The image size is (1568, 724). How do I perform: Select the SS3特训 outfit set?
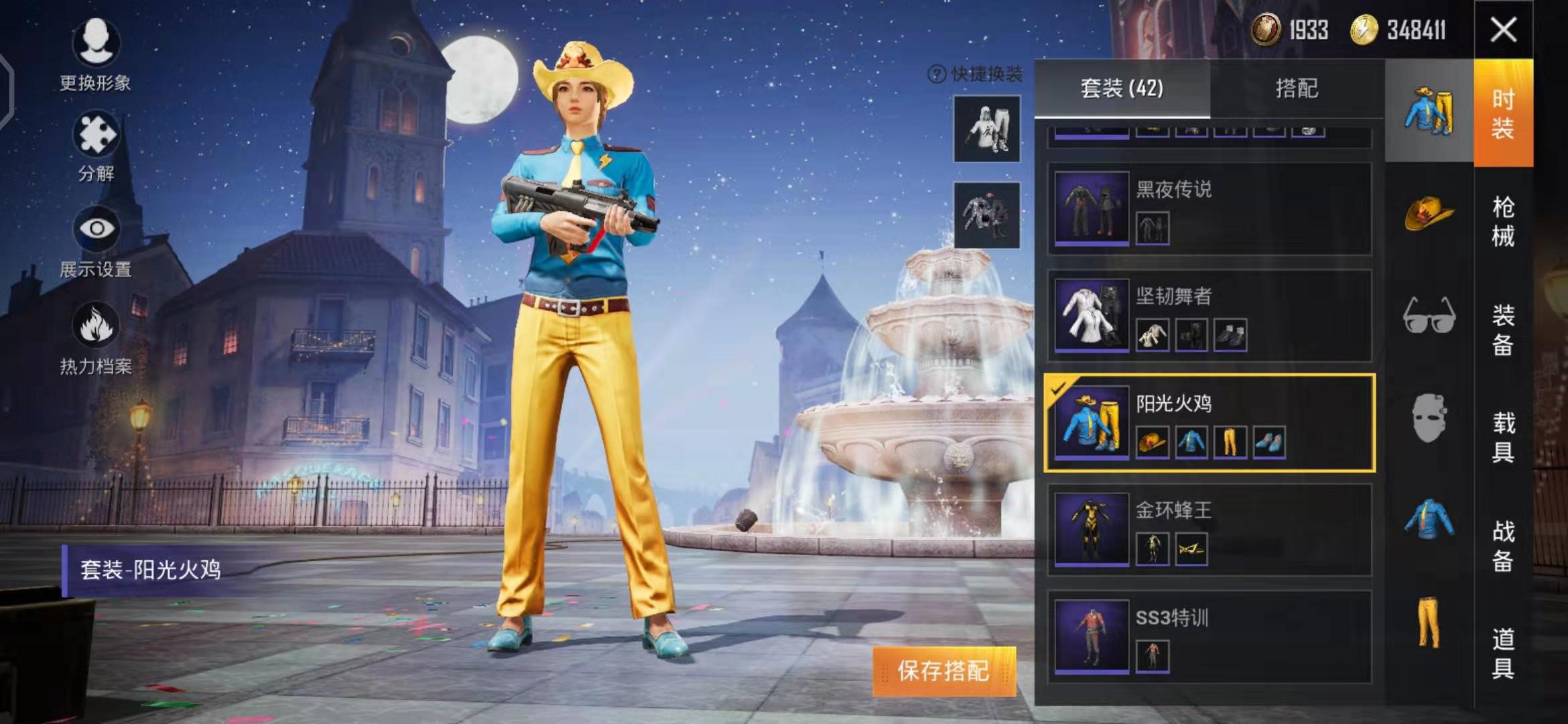click(1210, 638)
